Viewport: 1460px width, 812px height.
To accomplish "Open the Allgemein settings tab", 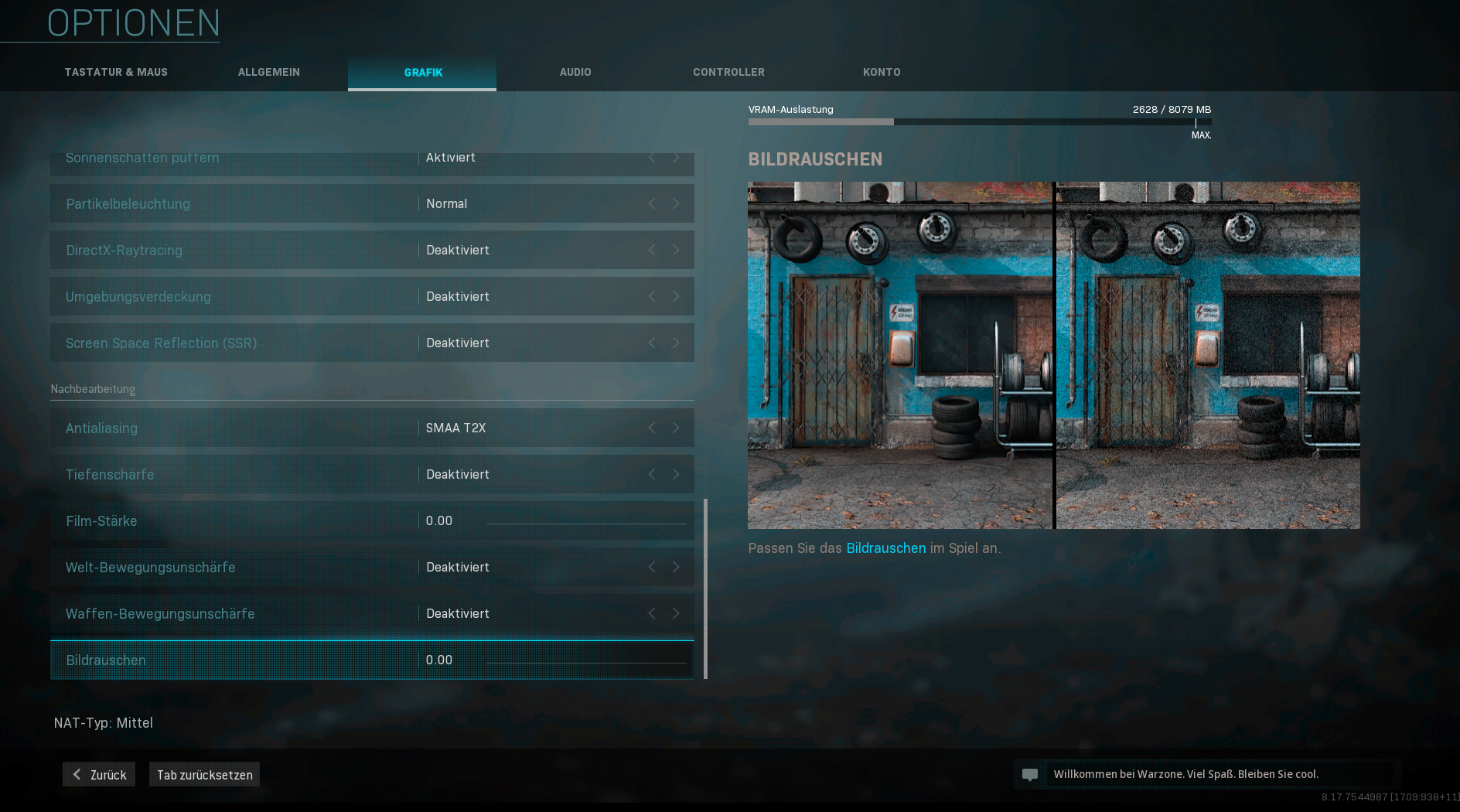I will coord(269,72).
